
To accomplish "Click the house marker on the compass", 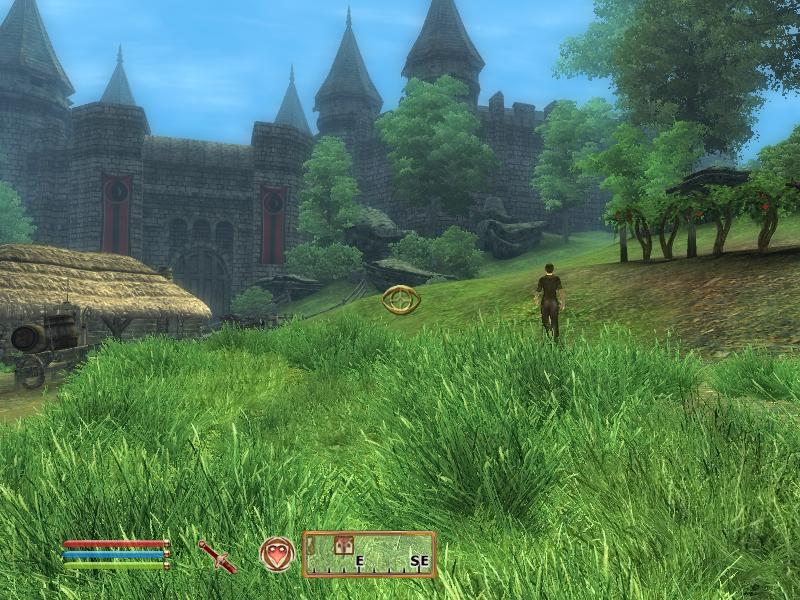I will click(x=344, y=545).
